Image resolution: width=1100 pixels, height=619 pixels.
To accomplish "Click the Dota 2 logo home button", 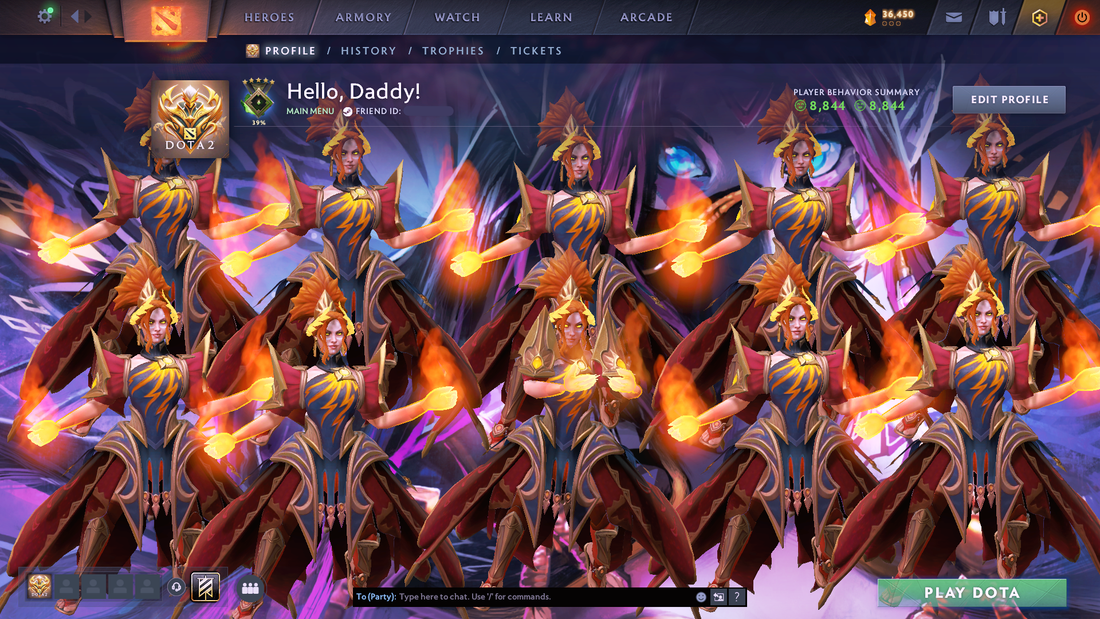I will point(165,19).
